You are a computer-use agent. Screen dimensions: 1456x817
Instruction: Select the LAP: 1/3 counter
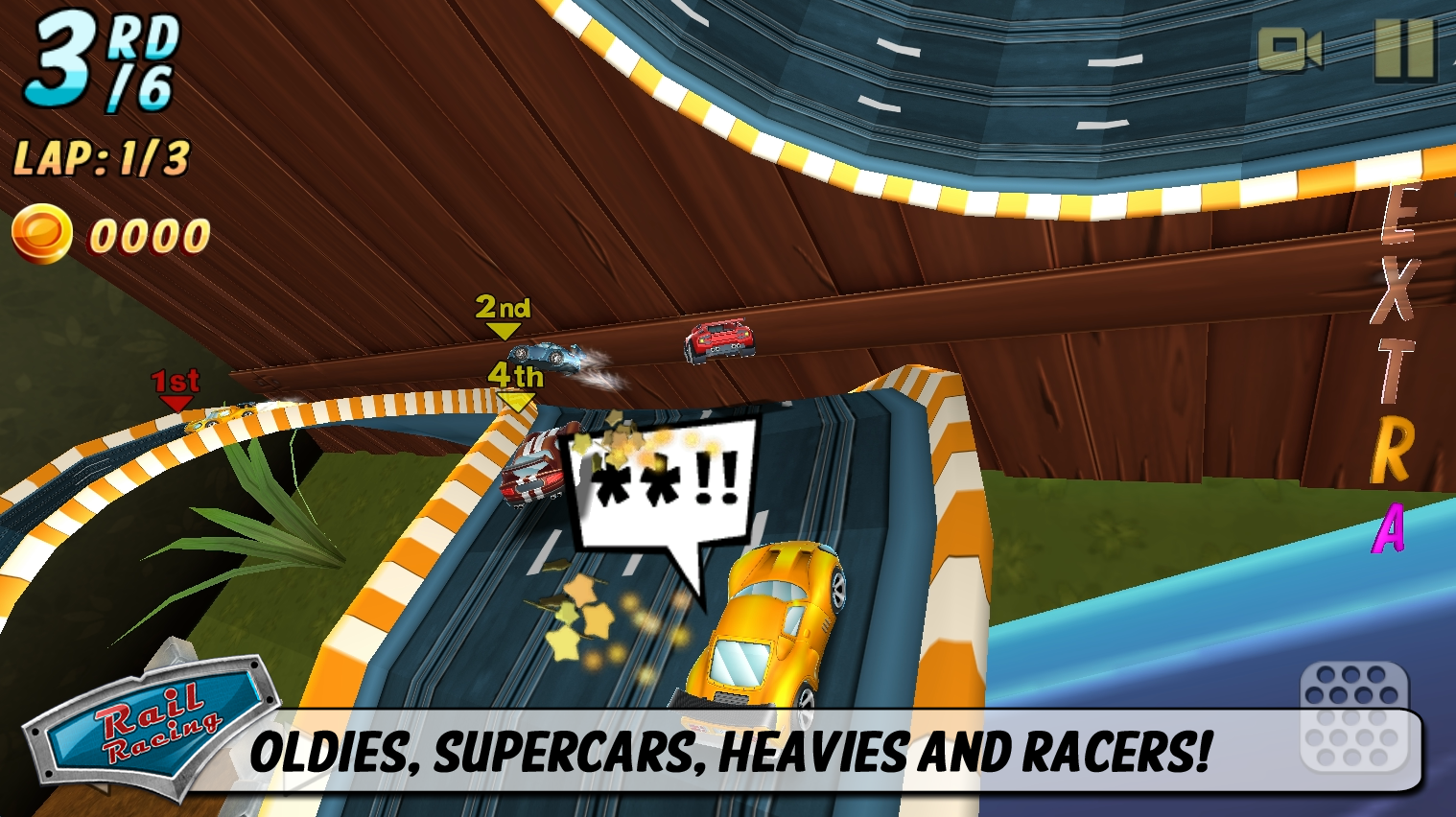(x=101, y=155)
